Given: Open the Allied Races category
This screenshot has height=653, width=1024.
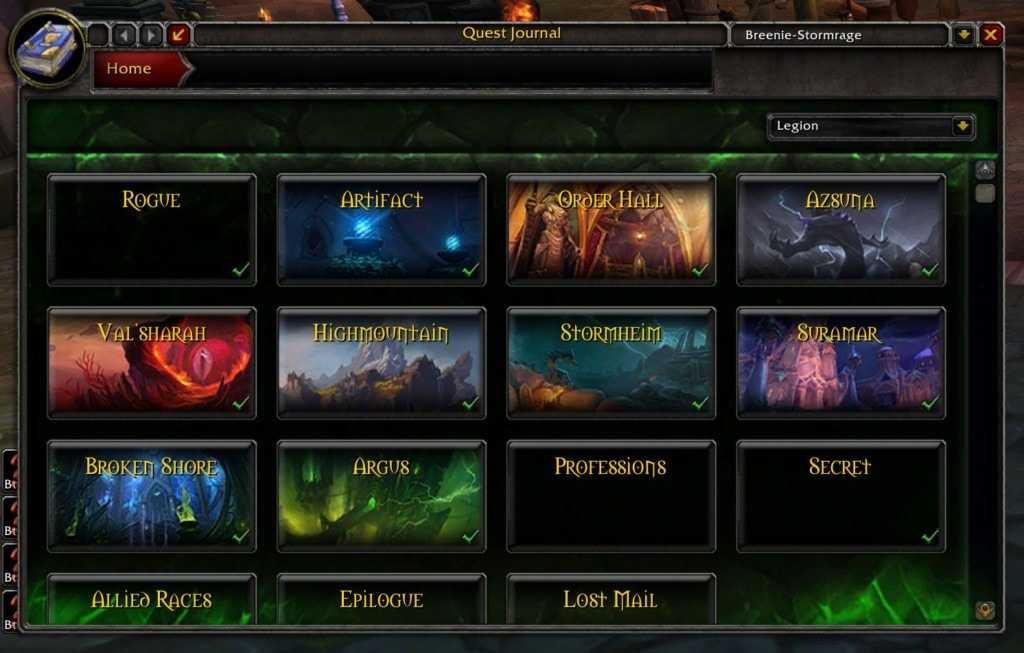Looking at the screenshot, I should click(152, 600).
